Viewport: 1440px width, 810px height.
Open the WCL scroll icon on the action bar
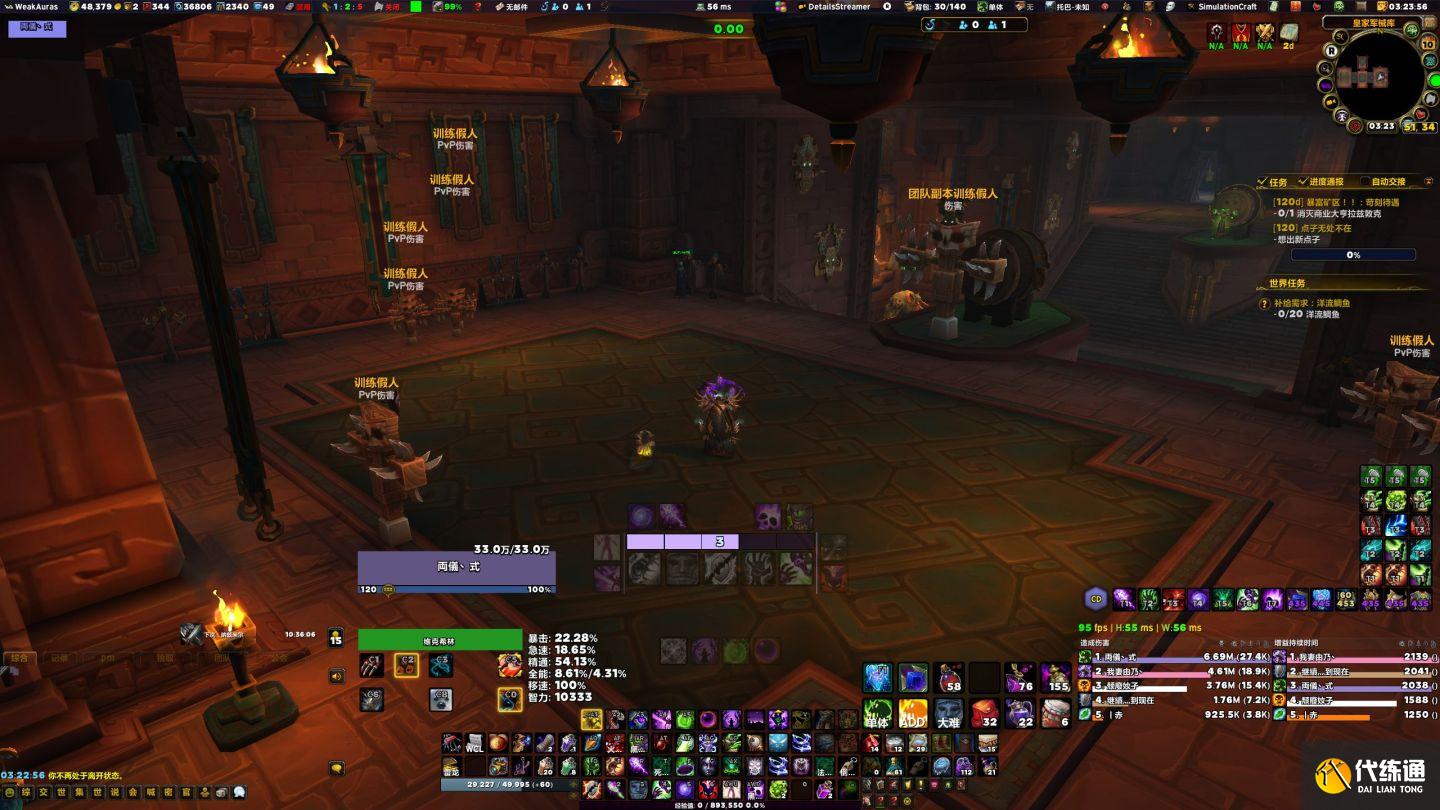(x=474, y=743)
